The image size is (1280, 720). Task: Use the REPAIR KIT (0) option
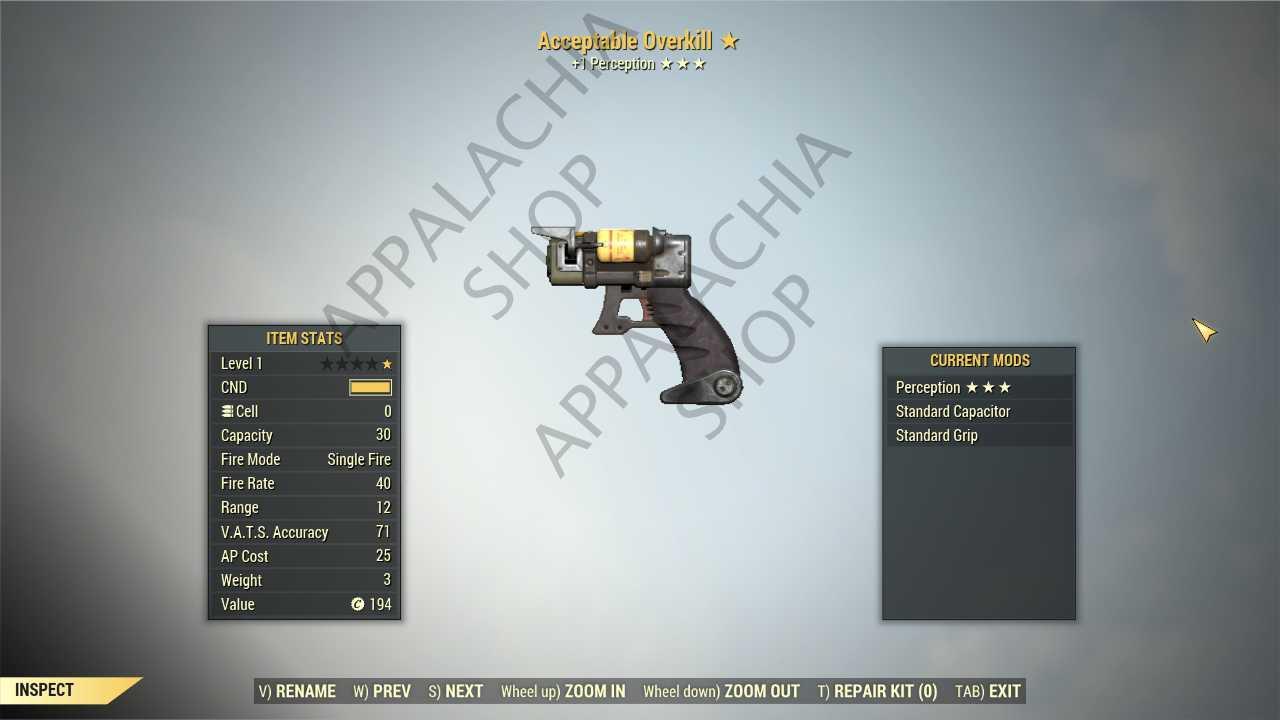tap(877, 691)
